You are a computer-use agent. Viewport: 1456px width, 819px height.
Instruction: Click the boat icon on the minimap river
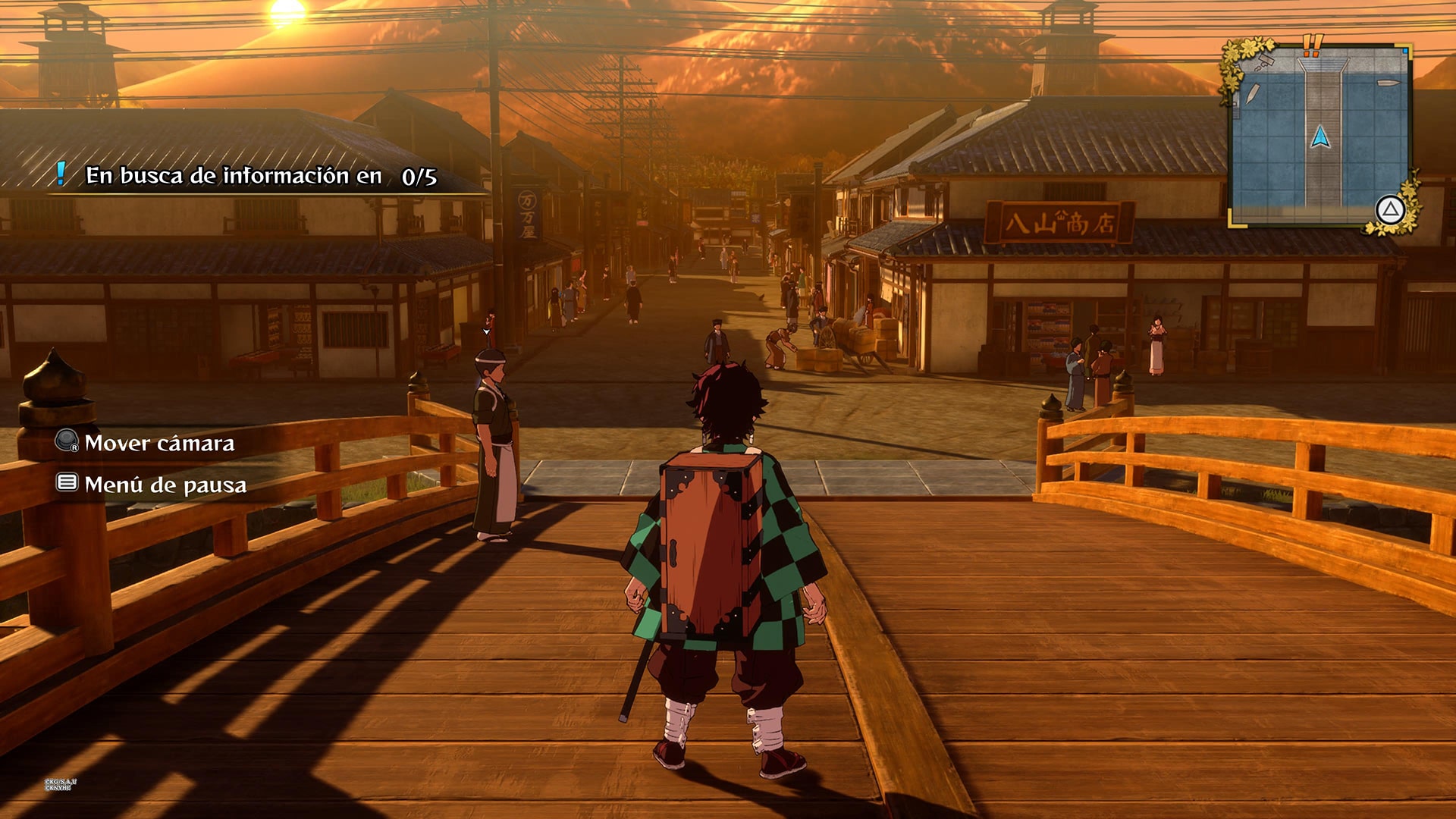pyautogui.click(x=1389, y=83)
